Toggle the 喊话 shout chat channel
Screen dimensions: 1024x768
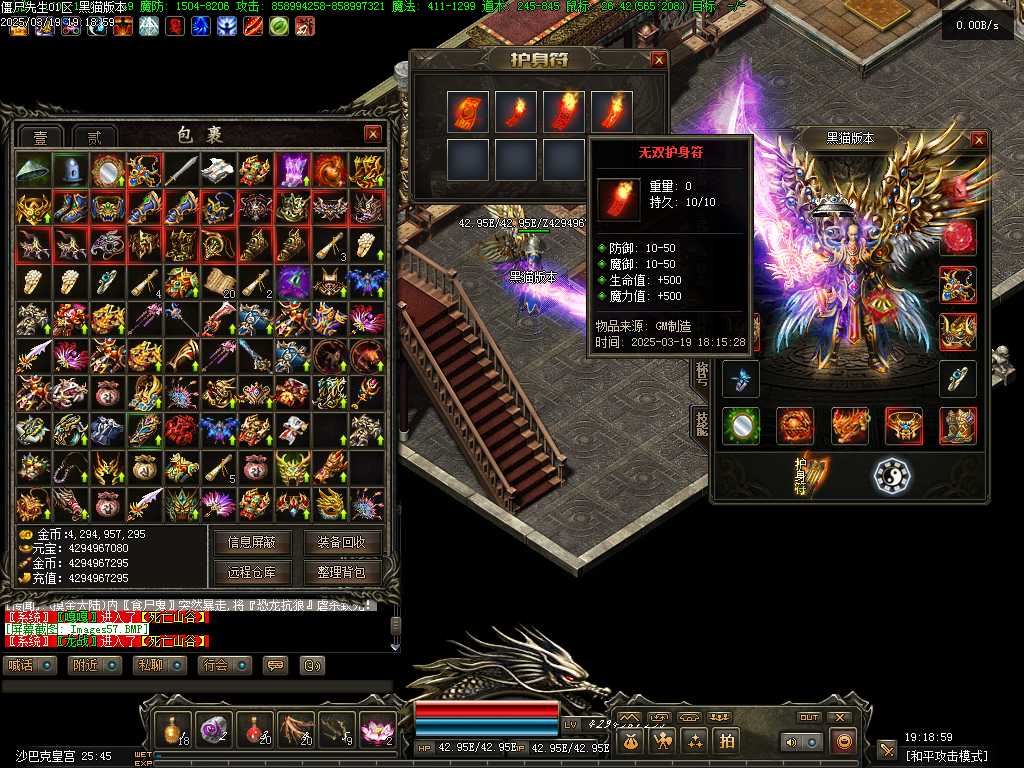(x=28, y=665)
